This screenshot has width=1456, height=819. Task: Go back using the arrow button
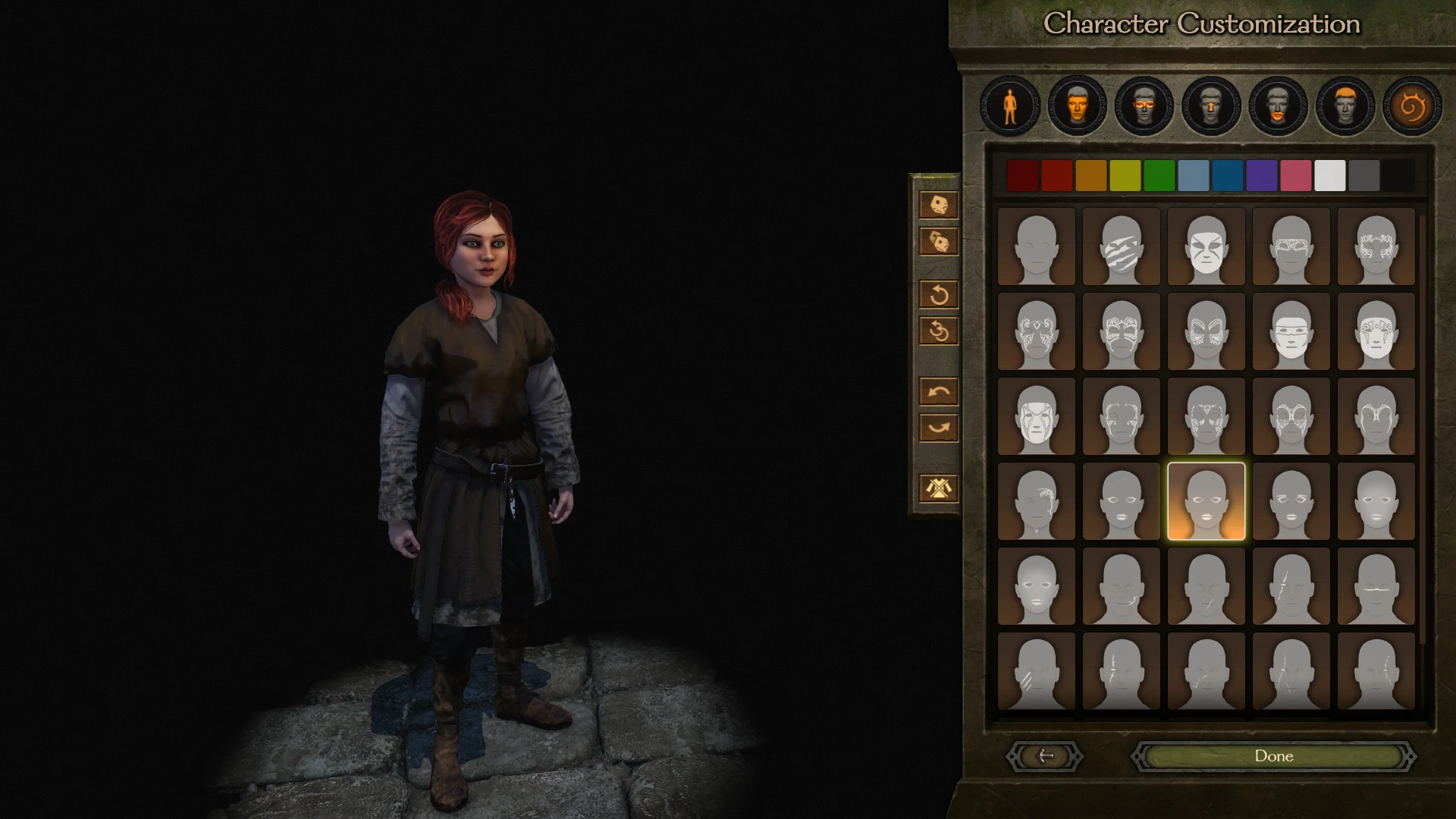tap(1045, 756)
